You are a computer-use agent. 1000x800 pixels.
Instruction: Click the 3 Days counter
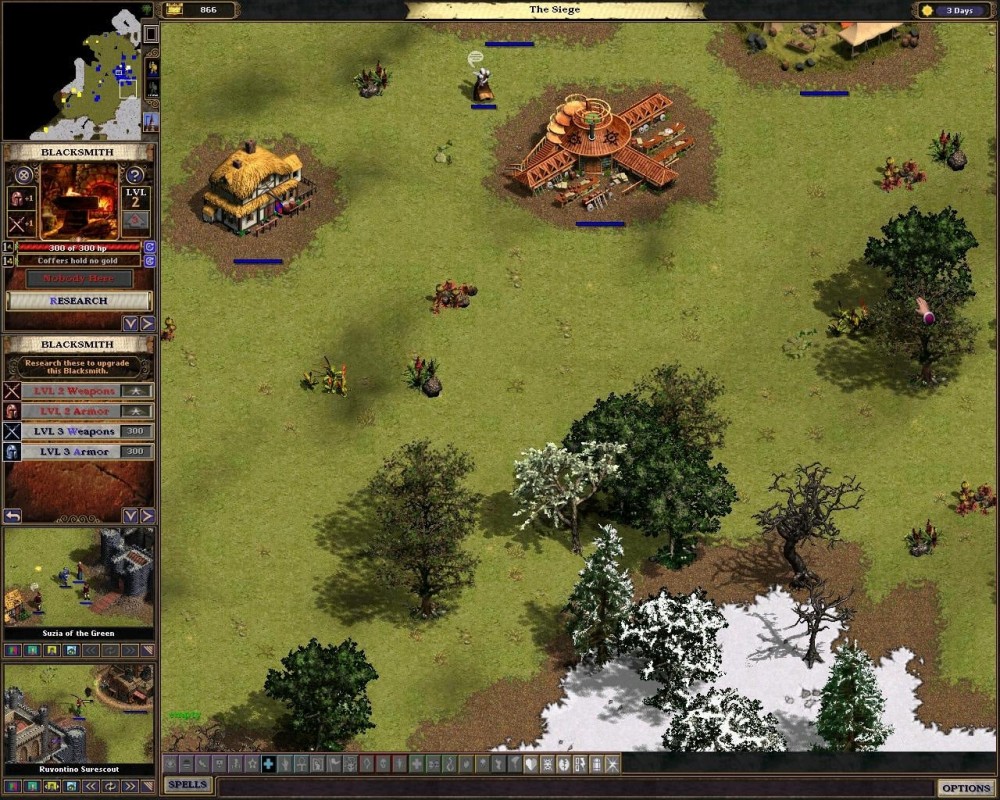click(x=955, y=10)
